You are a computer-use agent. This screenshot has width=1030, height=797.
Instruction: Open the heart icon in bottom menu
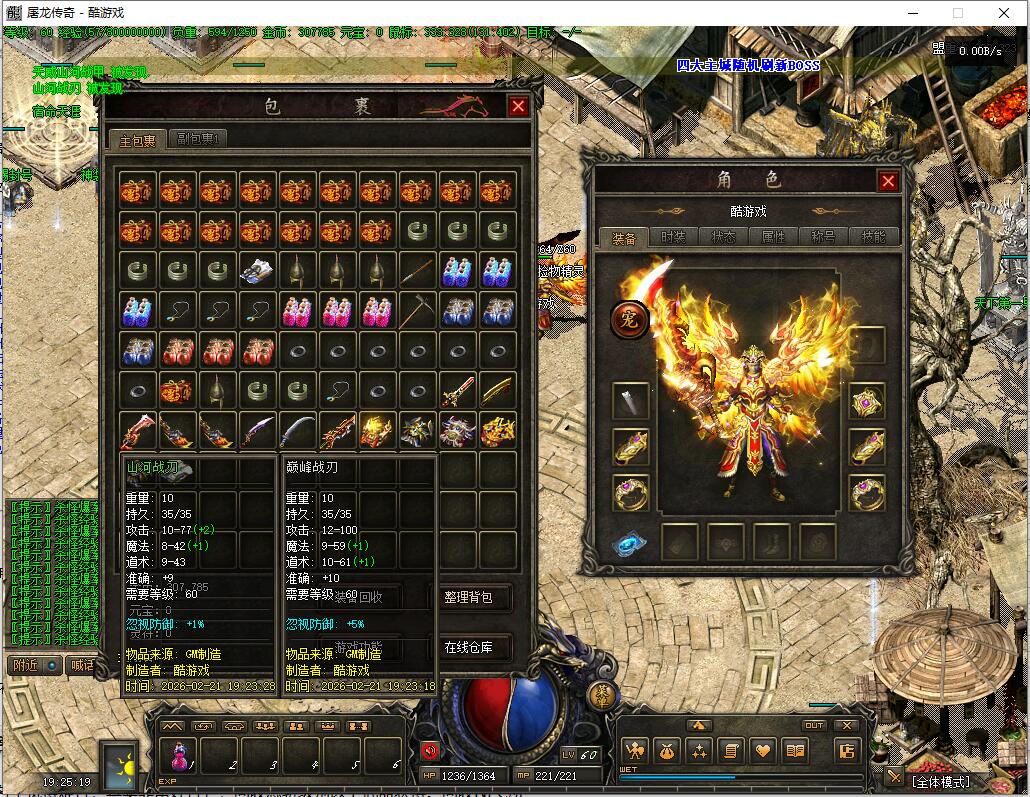763,750
